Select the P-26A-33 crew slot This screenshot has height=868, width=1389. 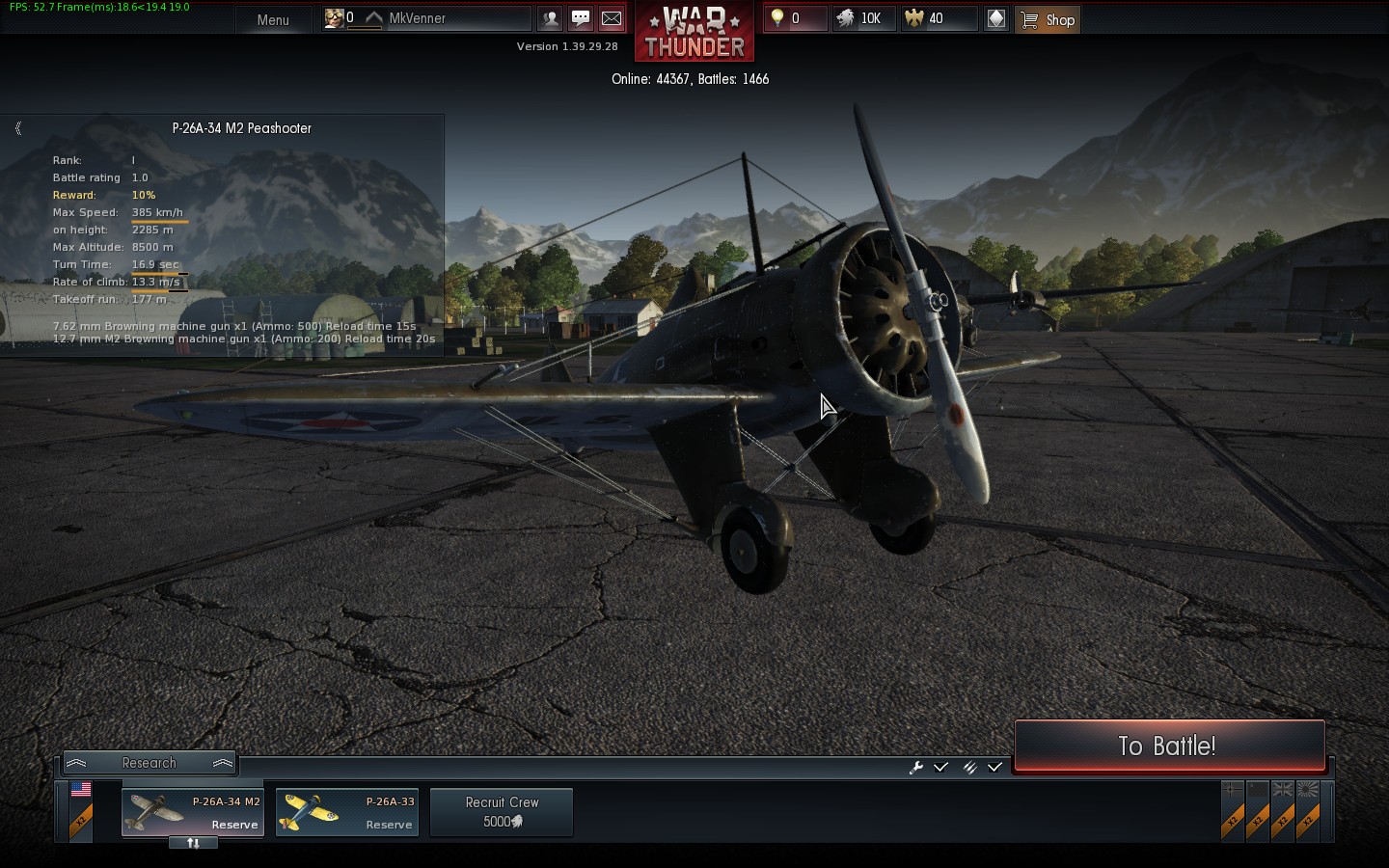point(347,812)
